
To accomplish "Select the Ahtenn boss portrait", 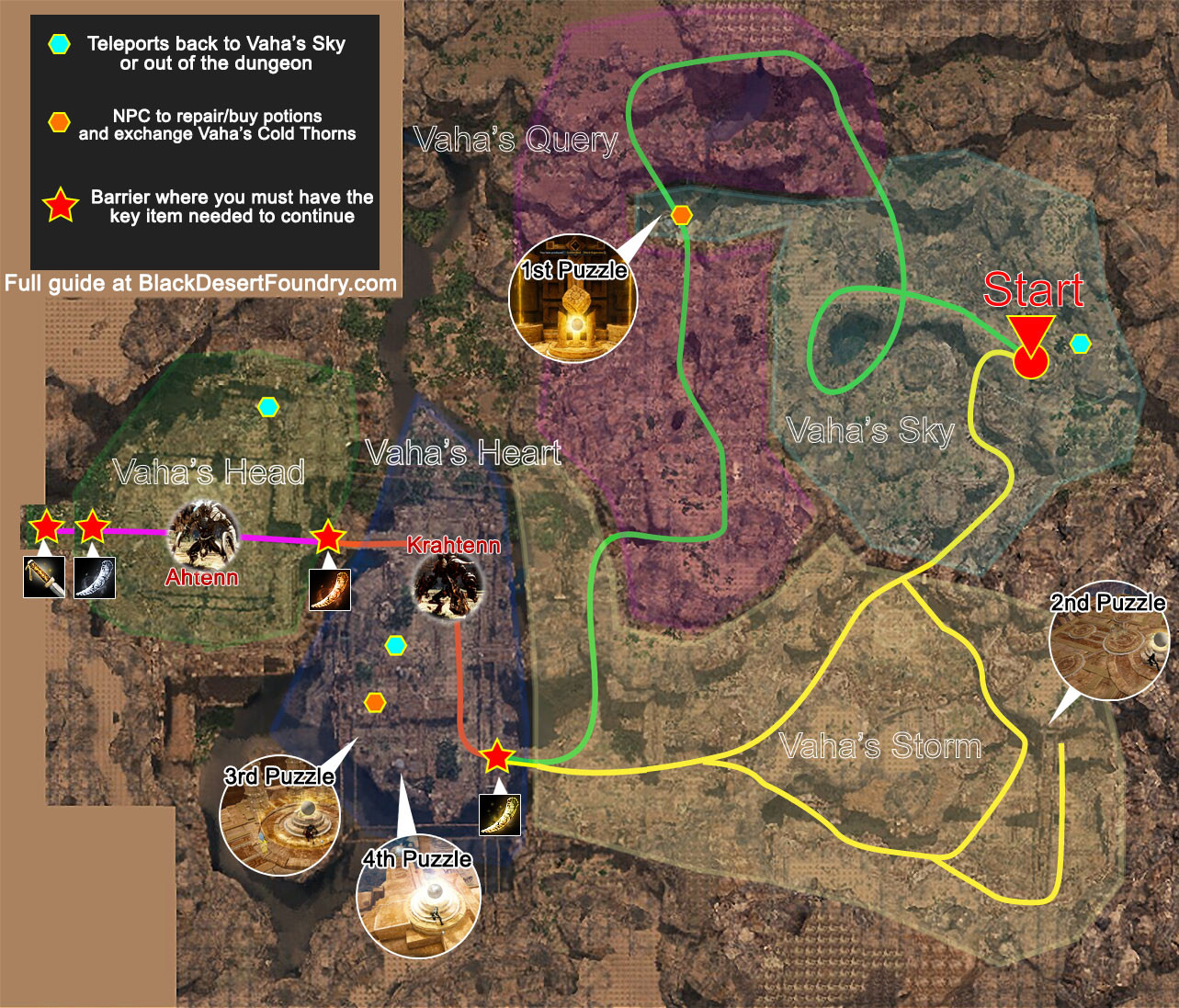I will 202,535.
